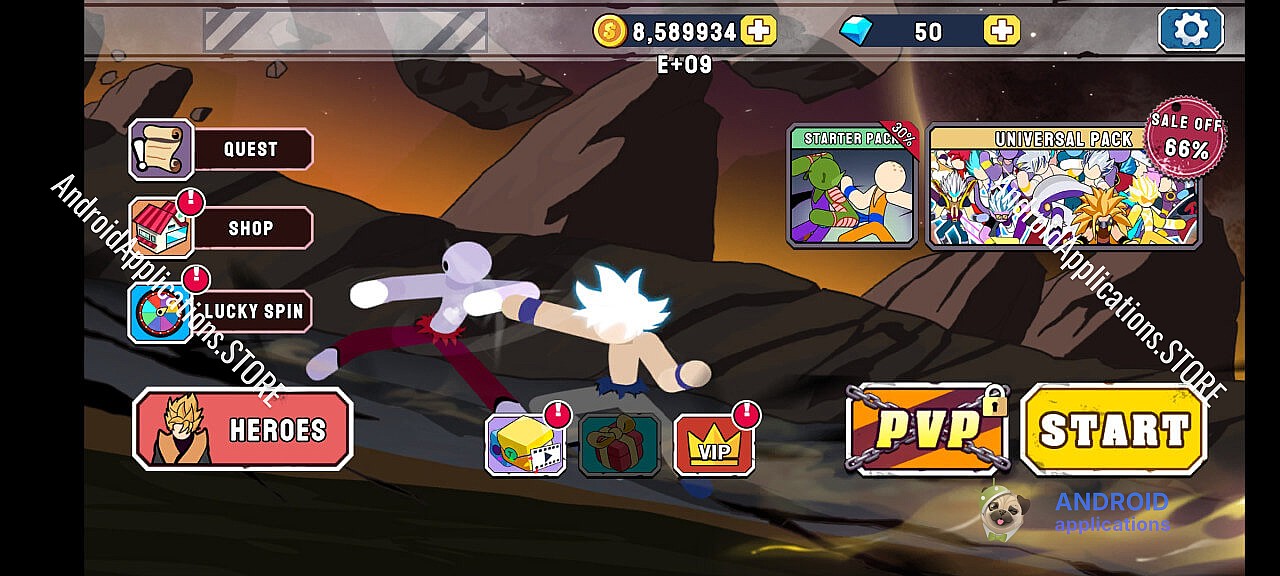Open the red gift box reward
This screenshot has height=576, width=1280.
(x=619, y=446)
